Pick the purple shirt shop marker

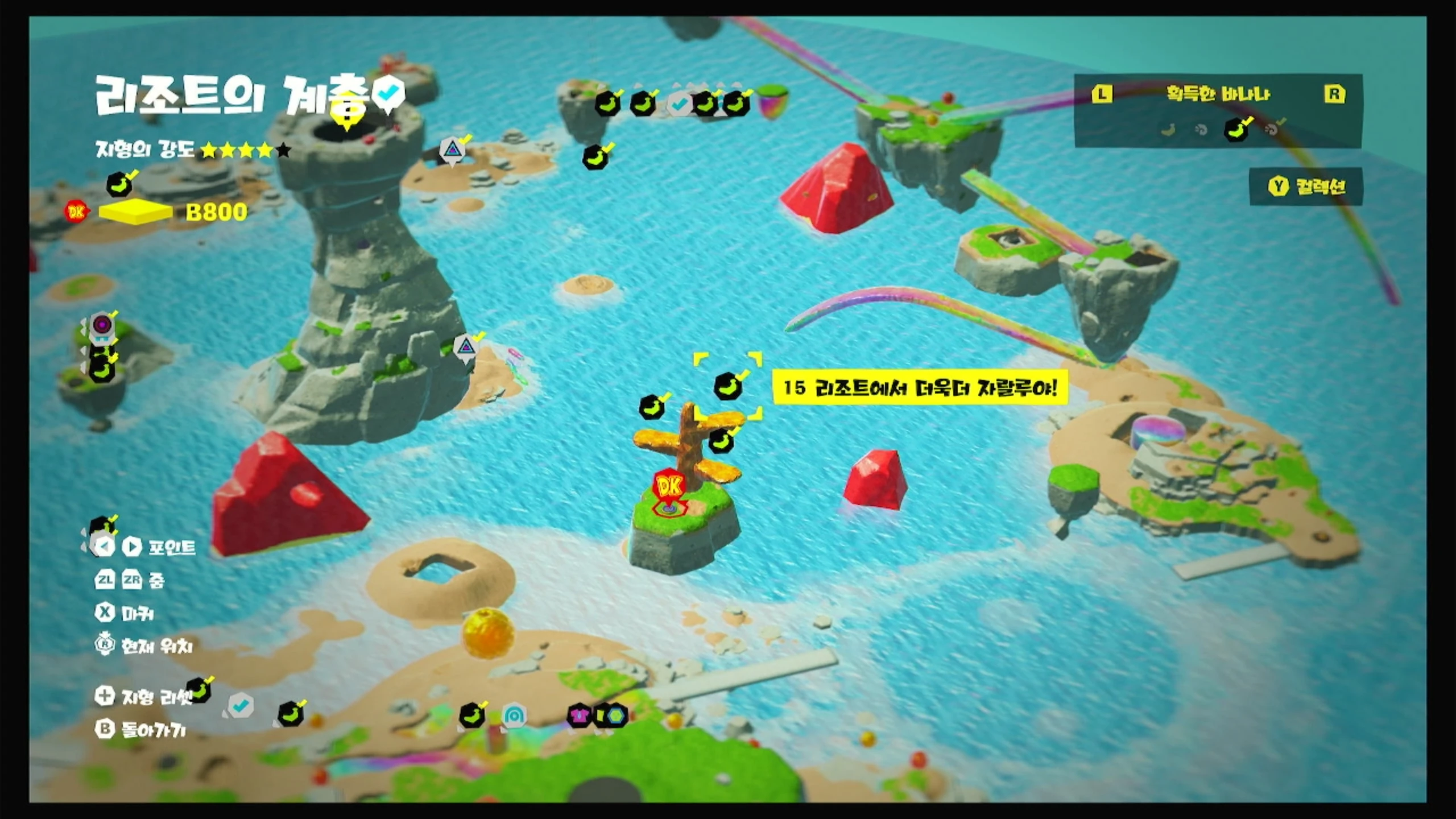point(579,715)
